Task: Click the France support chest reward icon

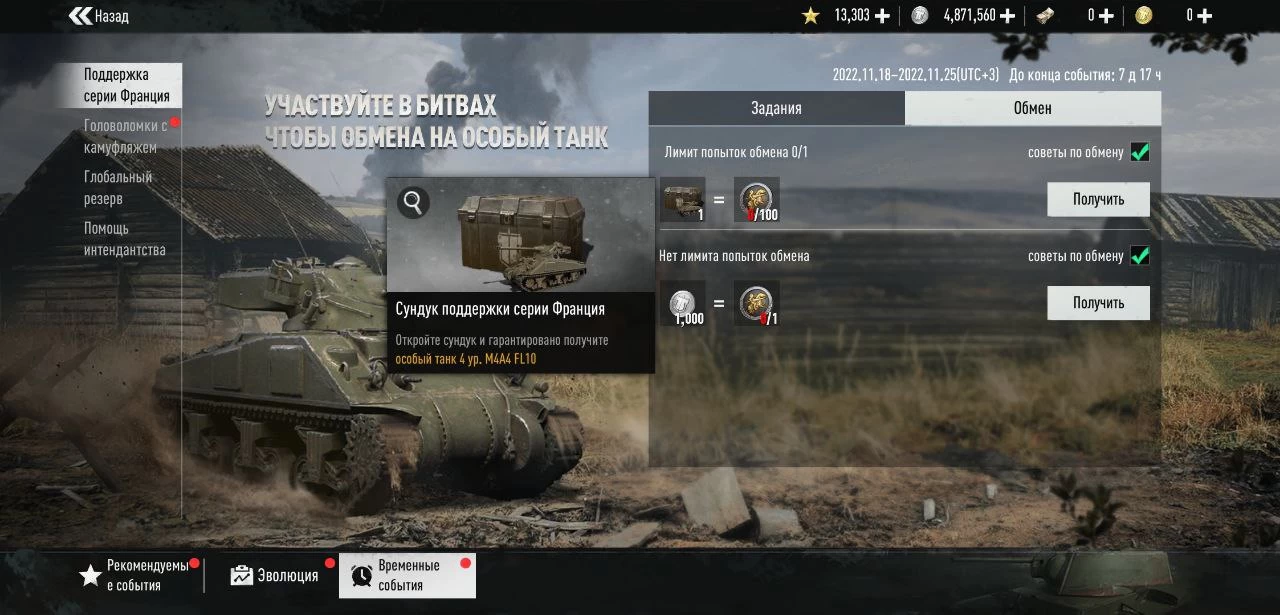Action: click(x=683, y=199)
